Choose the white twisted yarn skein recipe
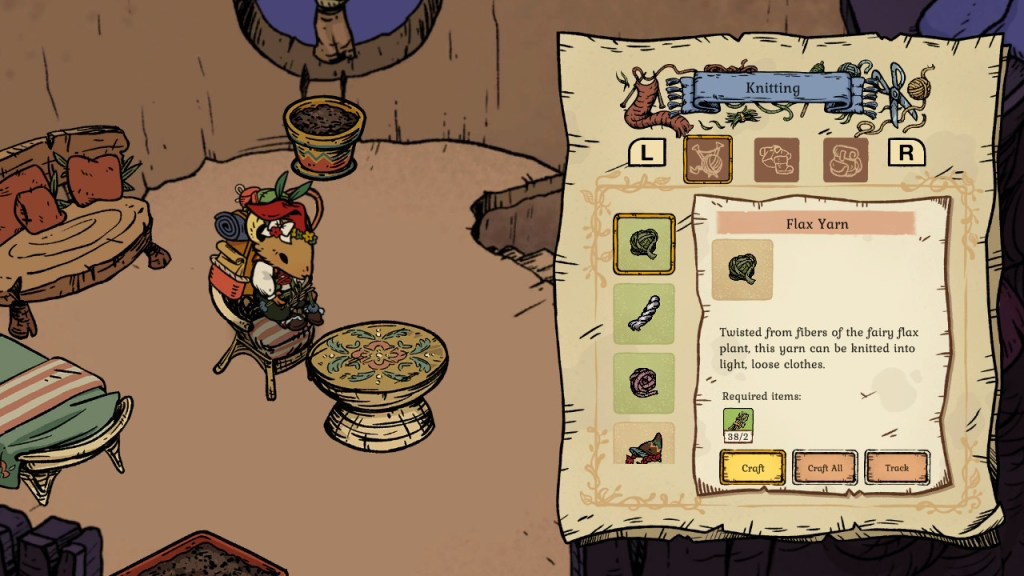 coord(643,314)
